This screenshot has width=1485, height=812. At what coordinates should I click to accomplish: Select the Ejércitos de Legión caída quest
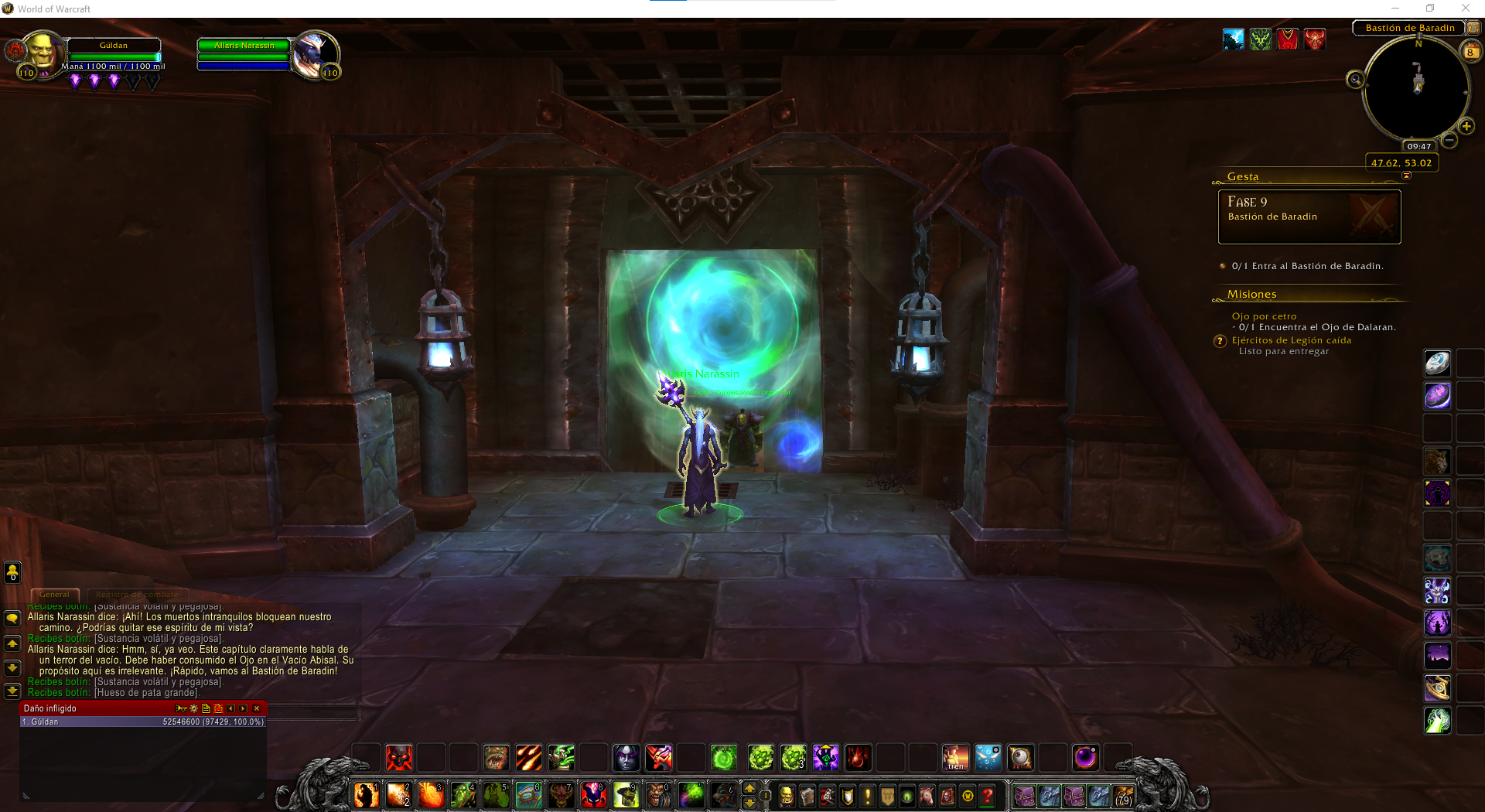(x=1291, y=340)
